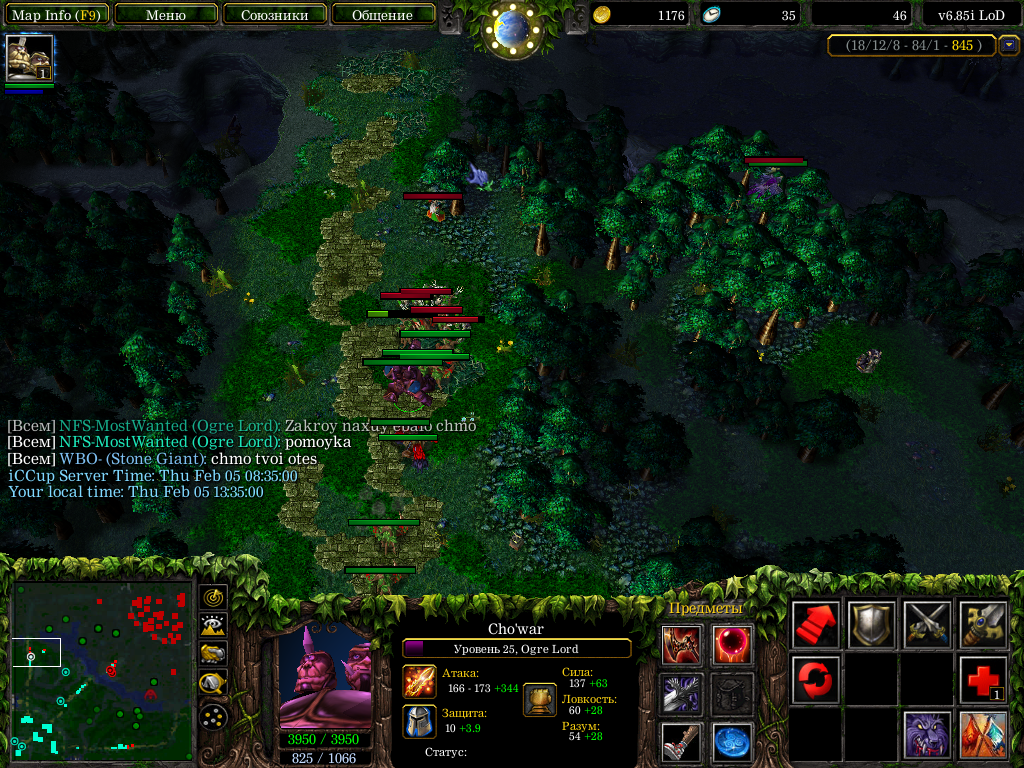
Task: Toggle minimap creep display button
Action: click(213, 684)
